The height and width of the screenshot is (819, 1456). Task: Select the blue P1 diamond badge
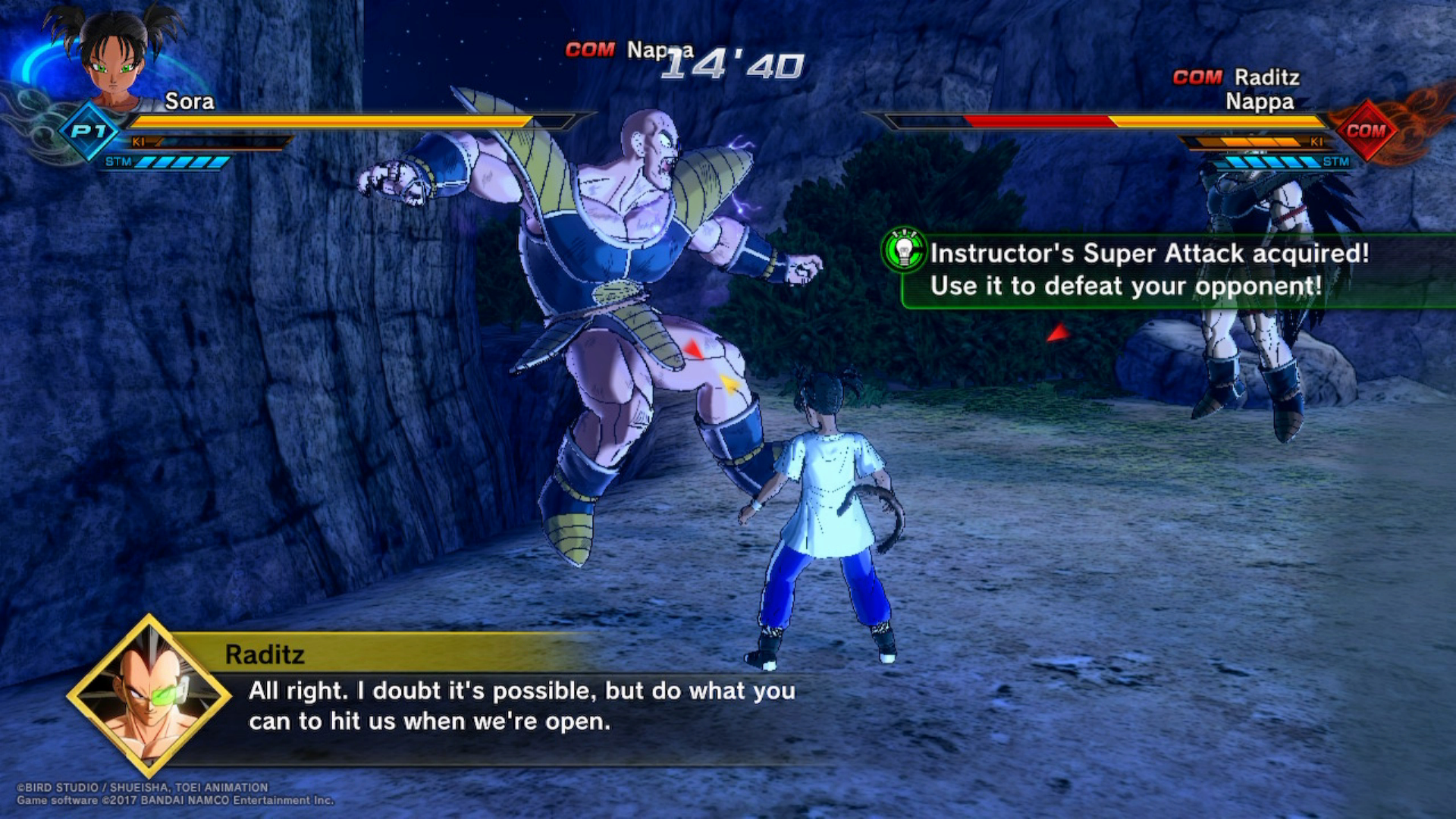click(89, 131)
